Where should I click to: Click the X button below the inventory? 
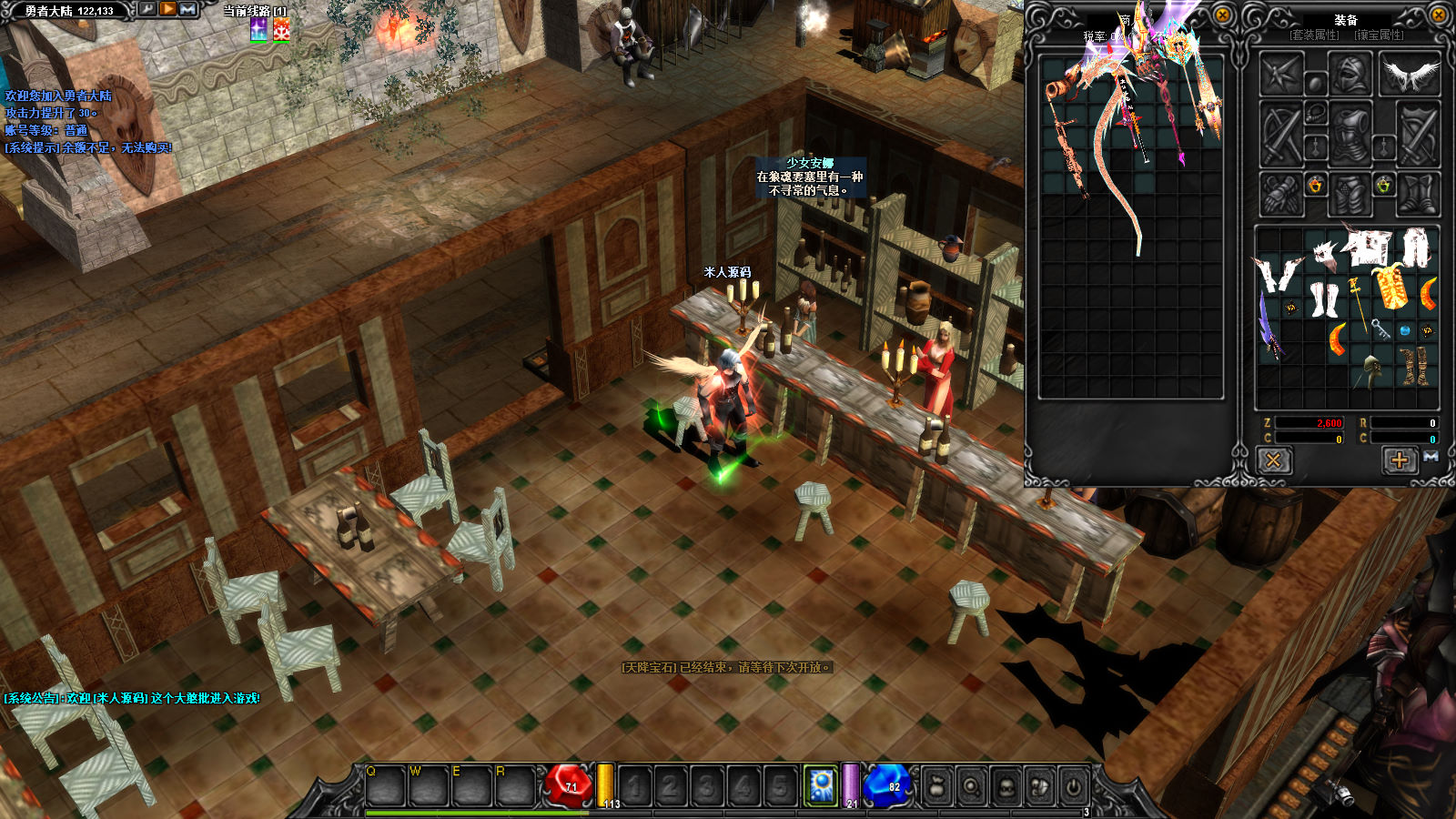(1273, 460)
